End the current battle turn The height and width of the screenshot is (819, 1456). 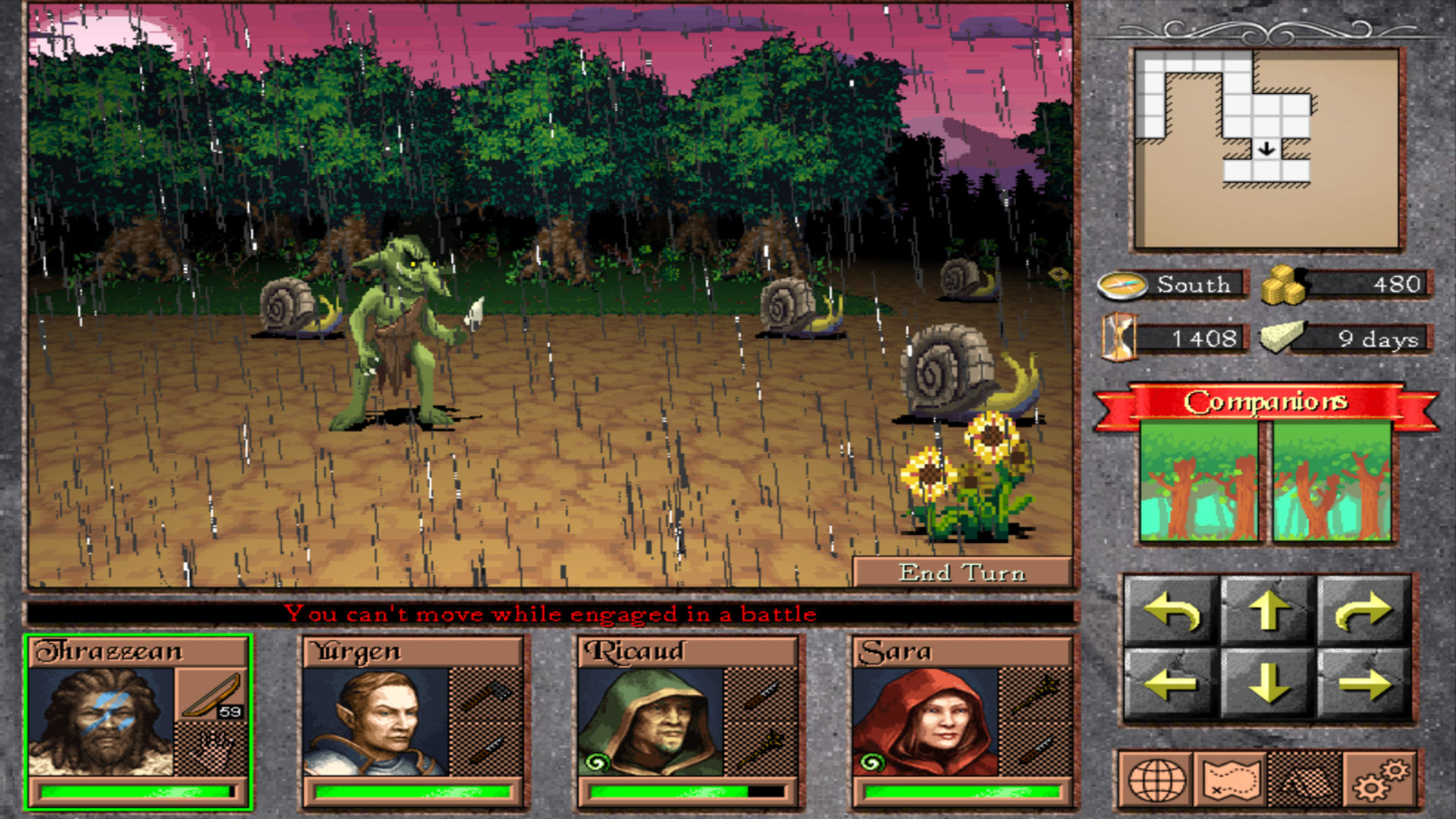point(962,573)
